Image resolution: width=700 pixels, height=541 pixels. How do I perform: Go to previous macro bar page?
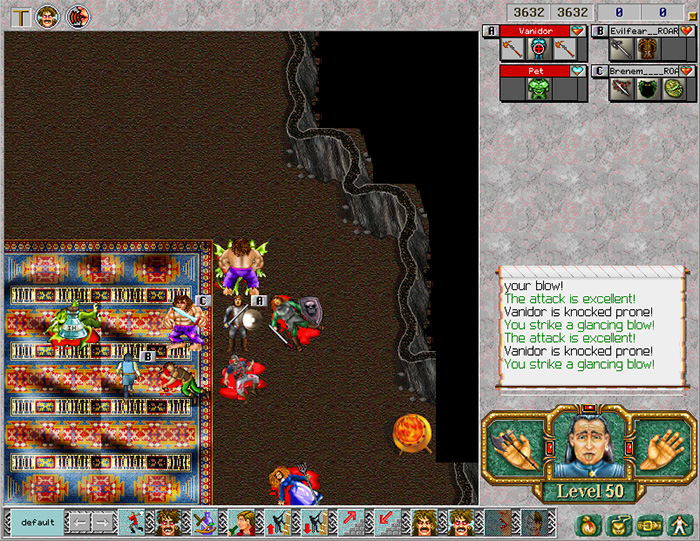(78, 522)
